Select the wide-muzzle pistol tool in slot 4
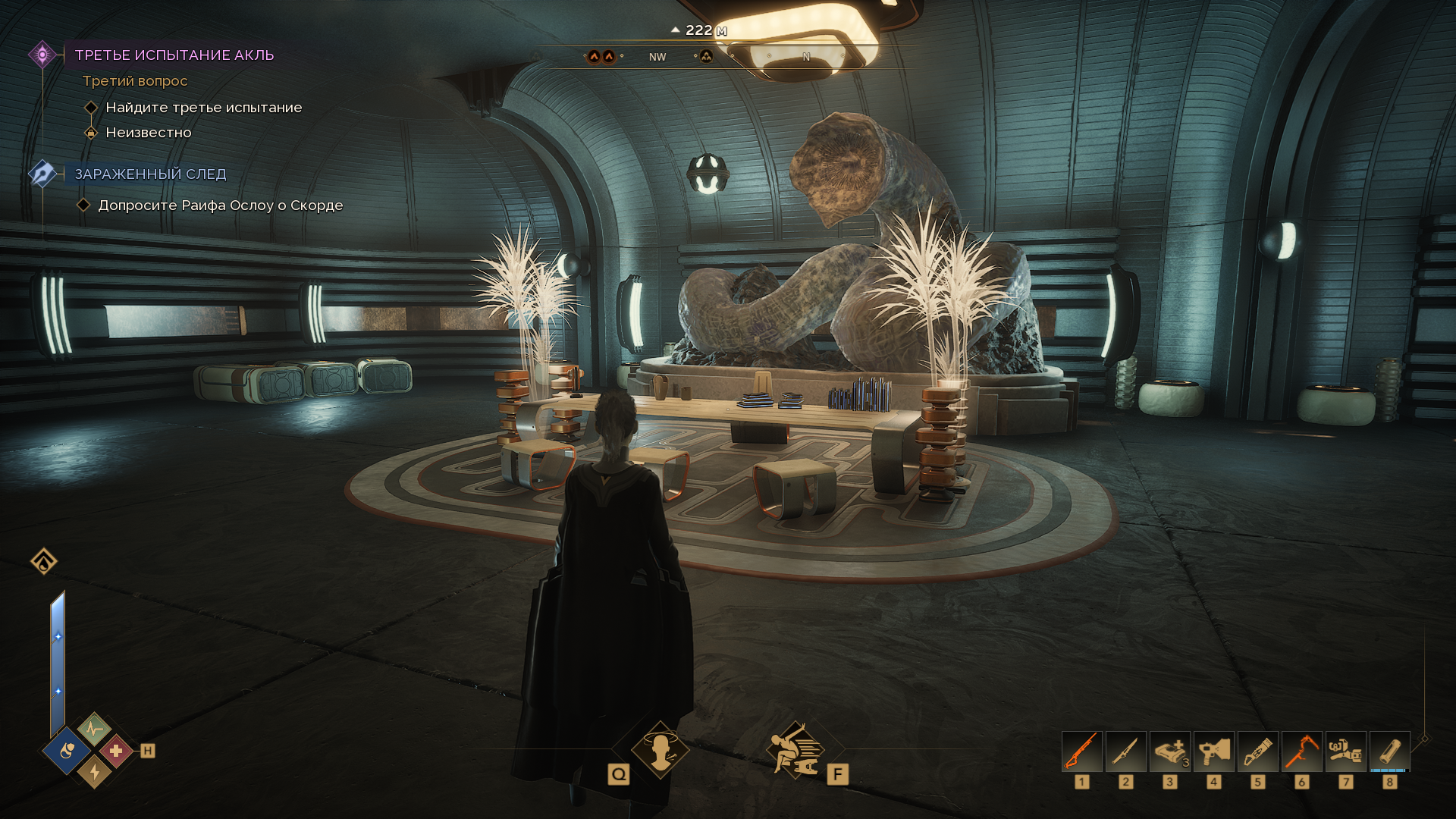Image resolution: width=1456 pixels, height=819 pixels. tap(1213, 751)
